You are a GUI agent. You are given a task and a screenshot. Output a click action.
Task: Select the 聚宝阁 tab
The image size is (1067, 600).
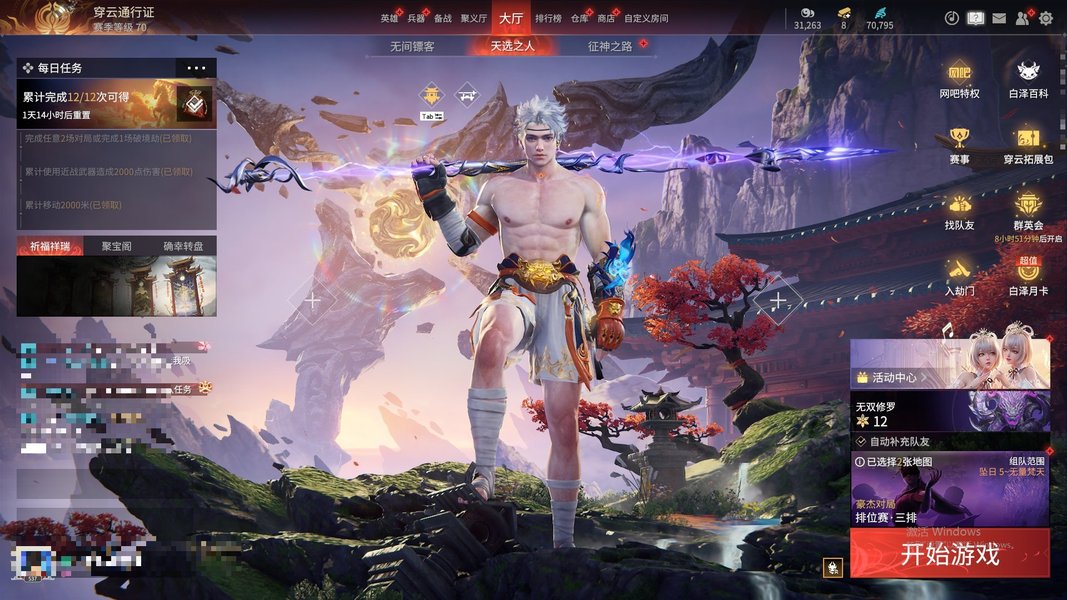(116, 246)
